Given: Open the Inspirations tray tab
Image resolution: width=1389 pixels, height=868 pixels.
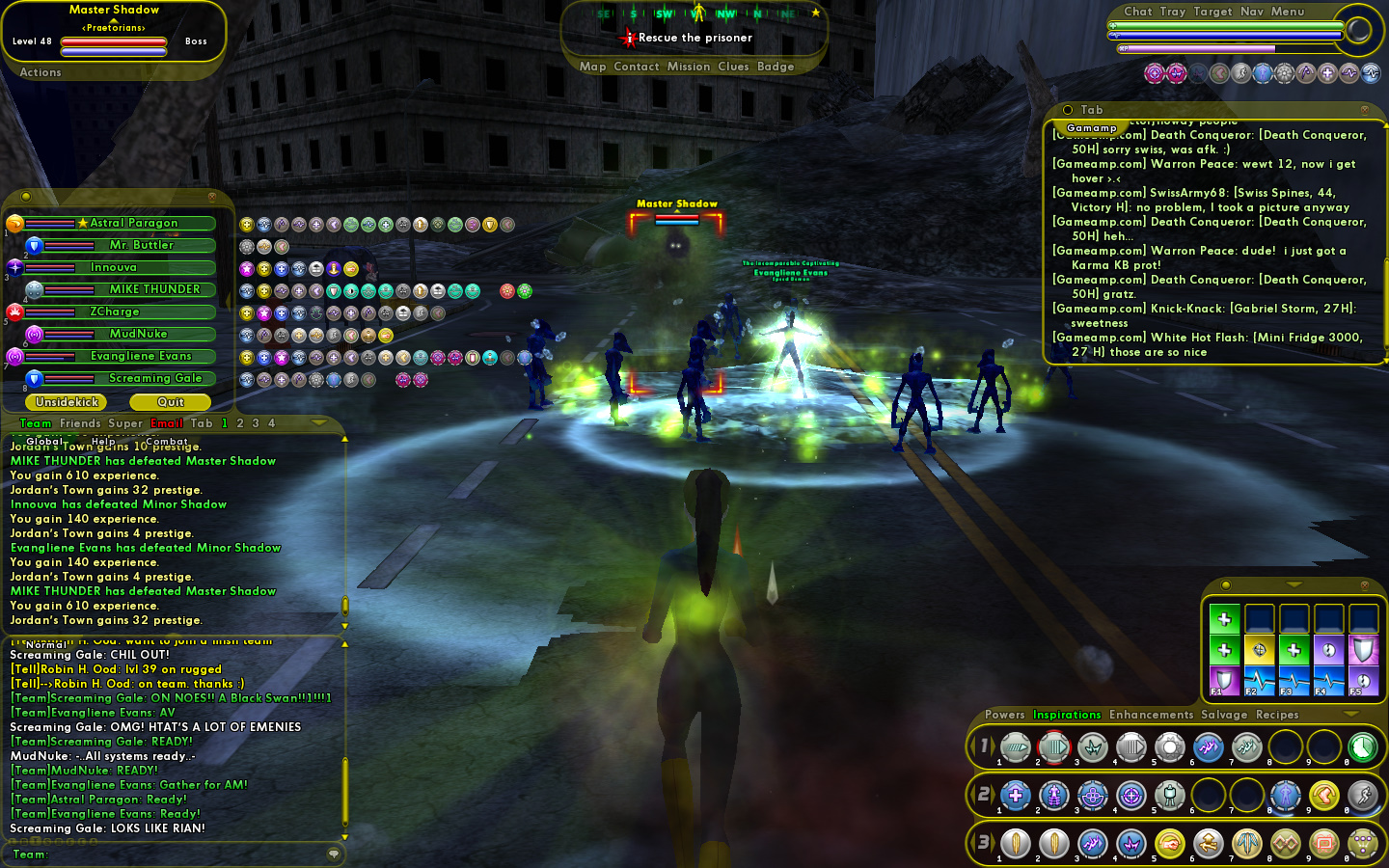Looking at the screenshot, I should tap(1066, 715).
